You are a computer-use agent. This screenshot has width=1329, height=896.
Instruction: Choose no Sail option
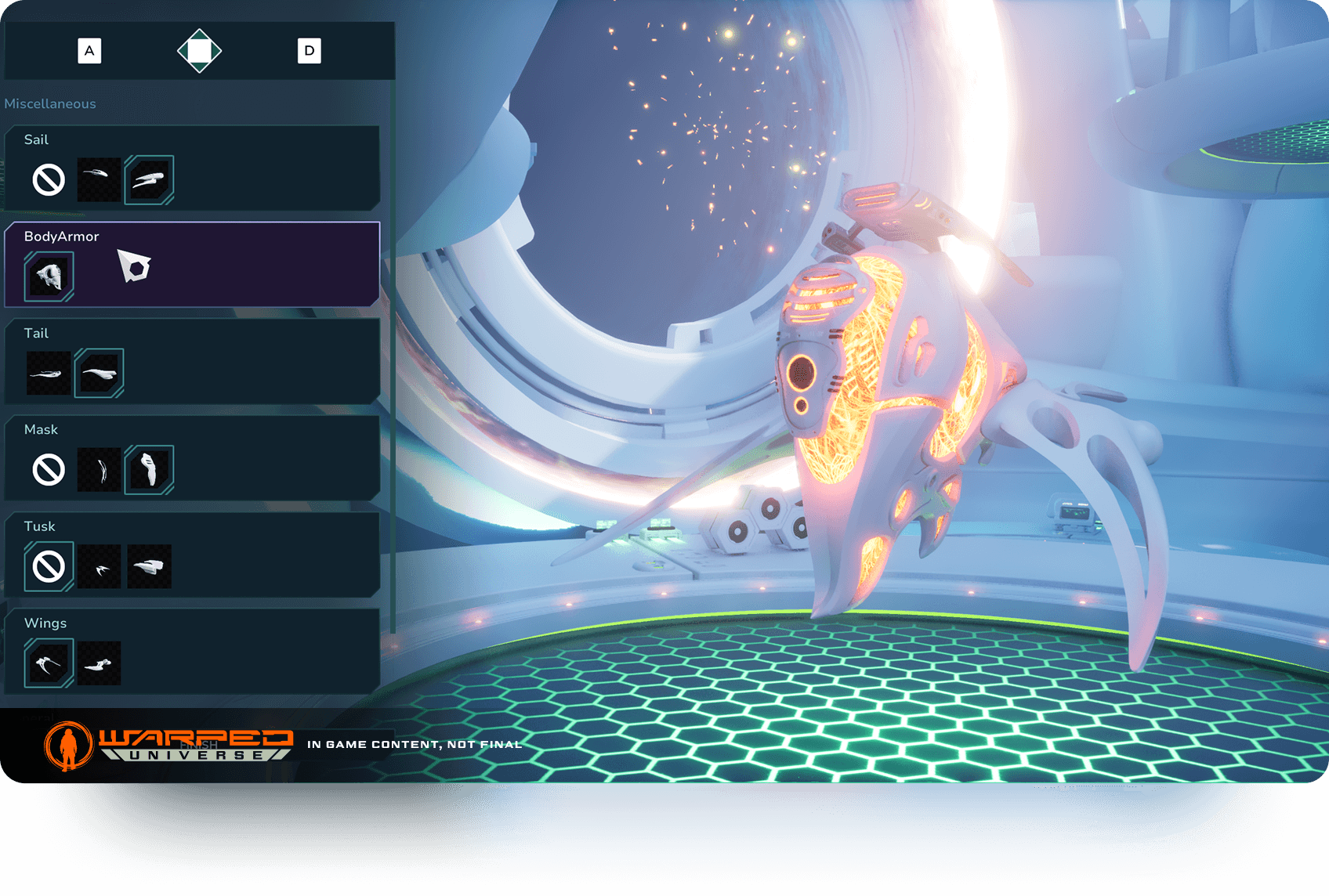[49, 180]
